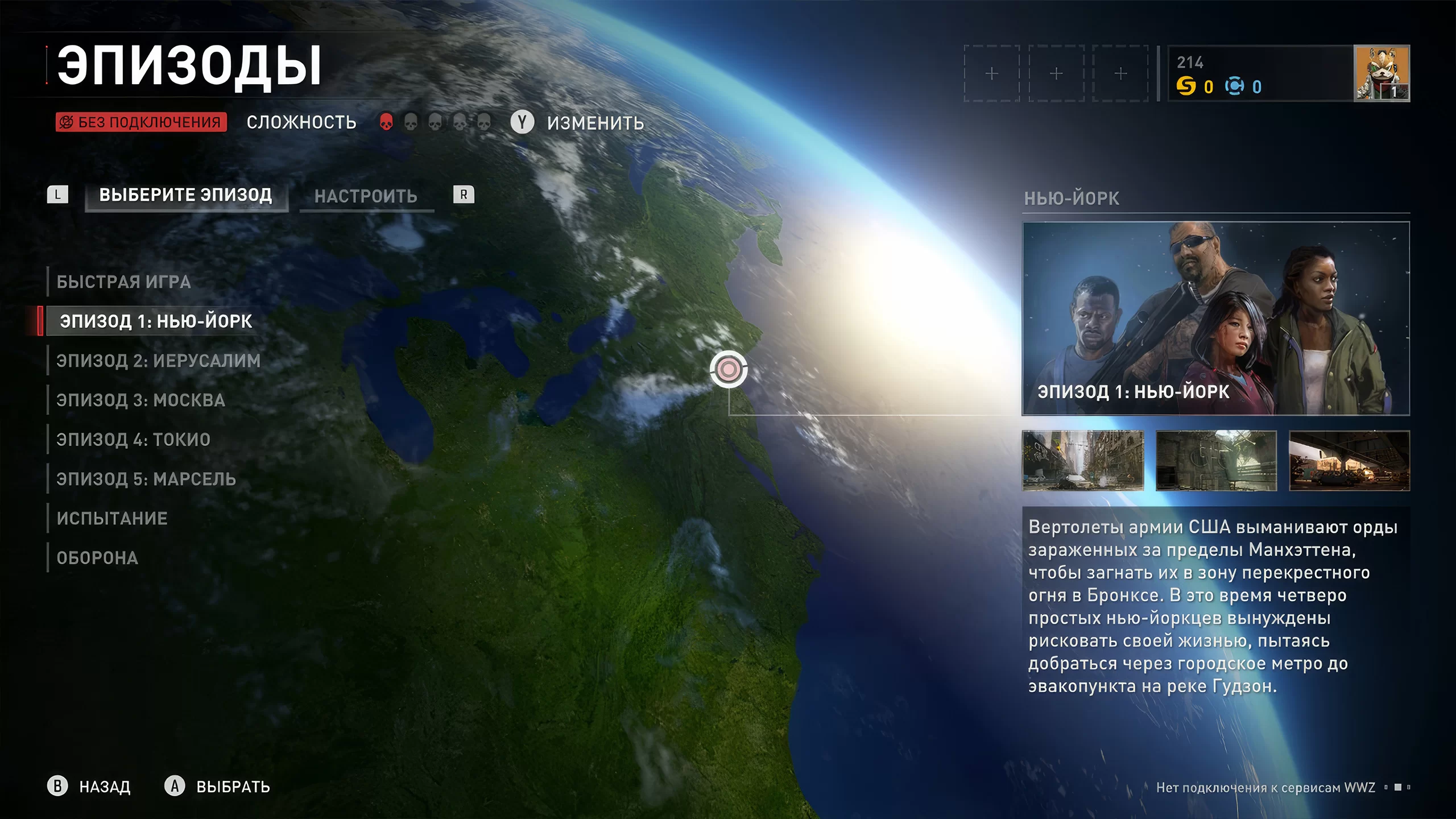Switch to the Customize (Настроить) tab
Viewport: 1456px width, 819px height.
pos(366,197)
